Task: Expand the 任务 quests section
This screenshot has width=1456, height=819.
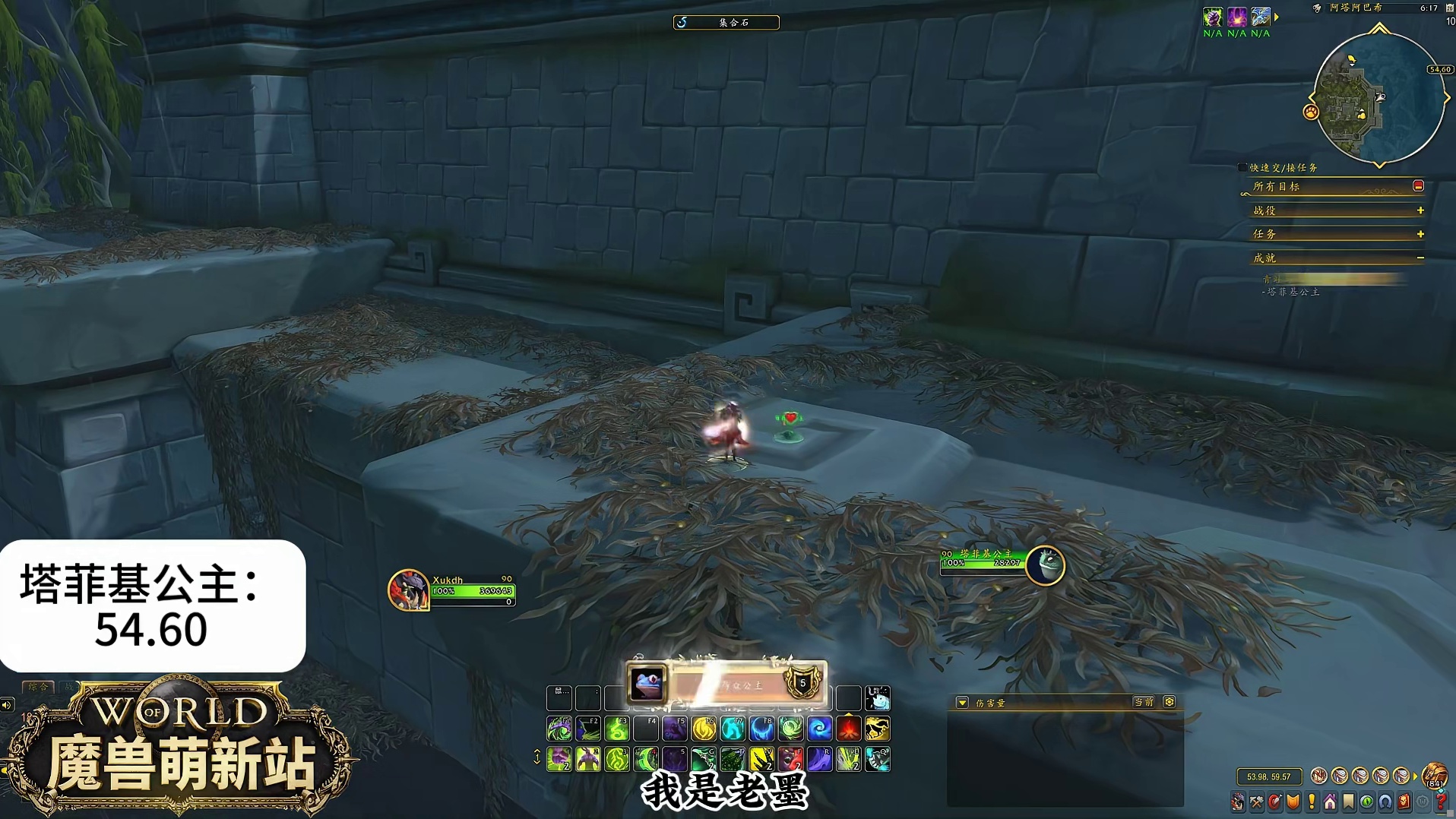Action: [1420, 234]
